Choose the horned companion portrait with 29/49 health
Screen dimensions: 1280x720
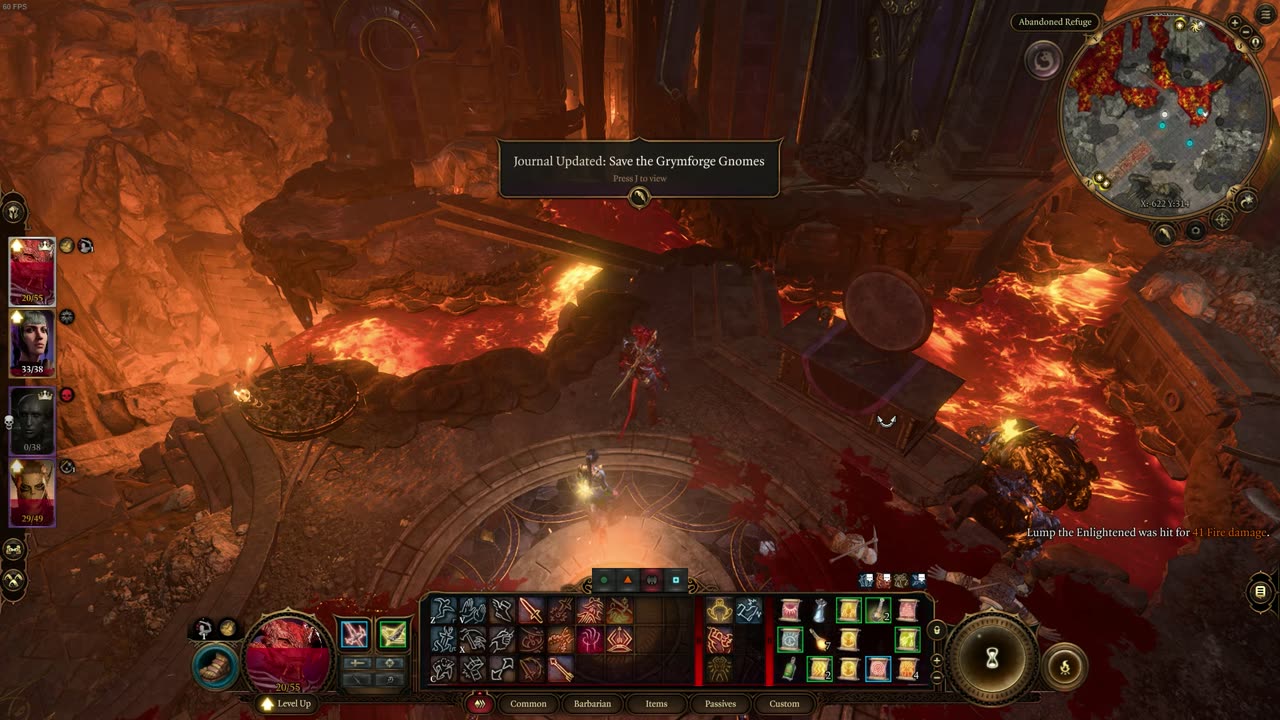32,490
